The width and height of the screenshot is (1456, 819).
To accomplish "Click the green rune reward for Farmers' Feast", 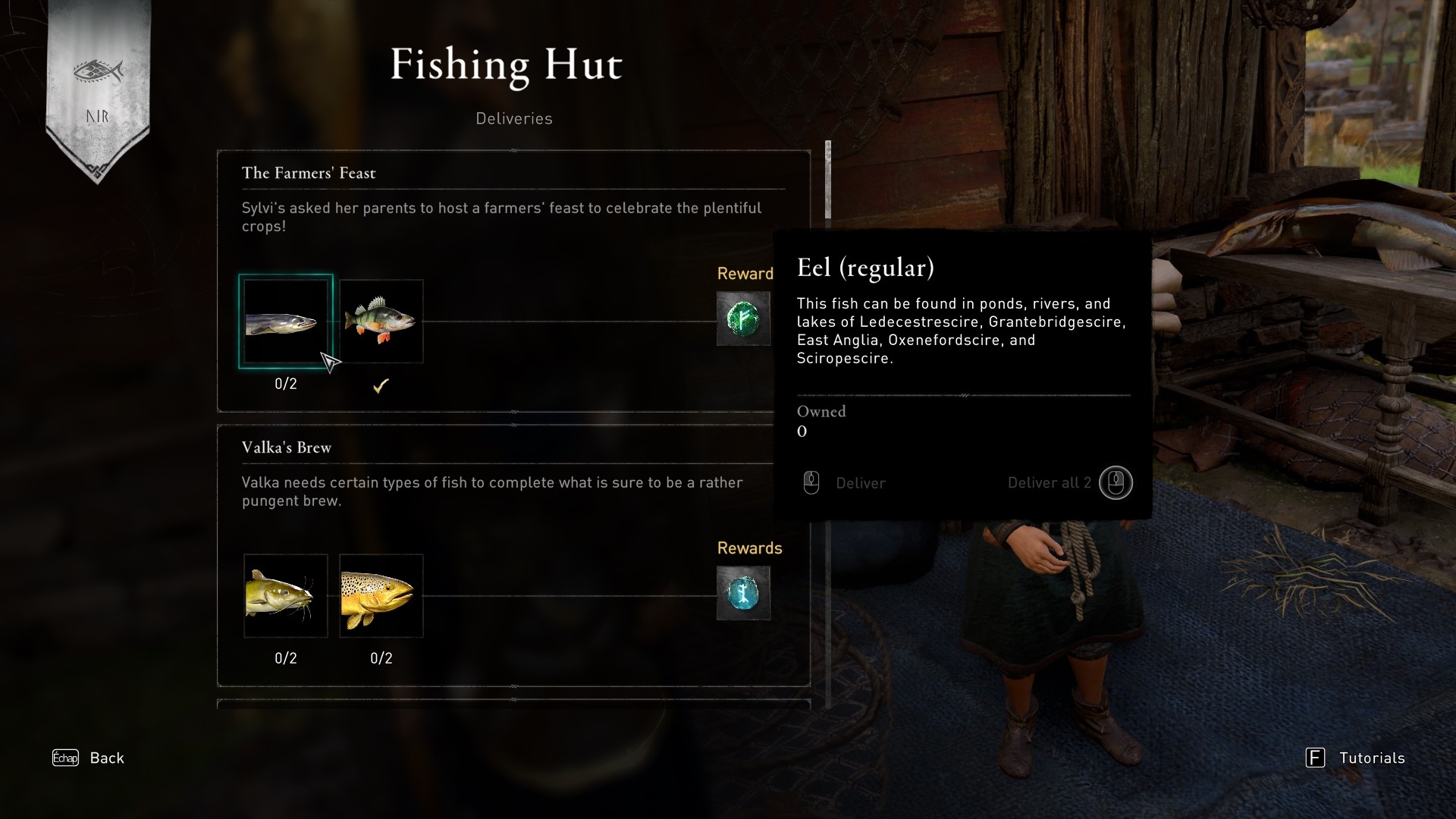I will [744, 318].
